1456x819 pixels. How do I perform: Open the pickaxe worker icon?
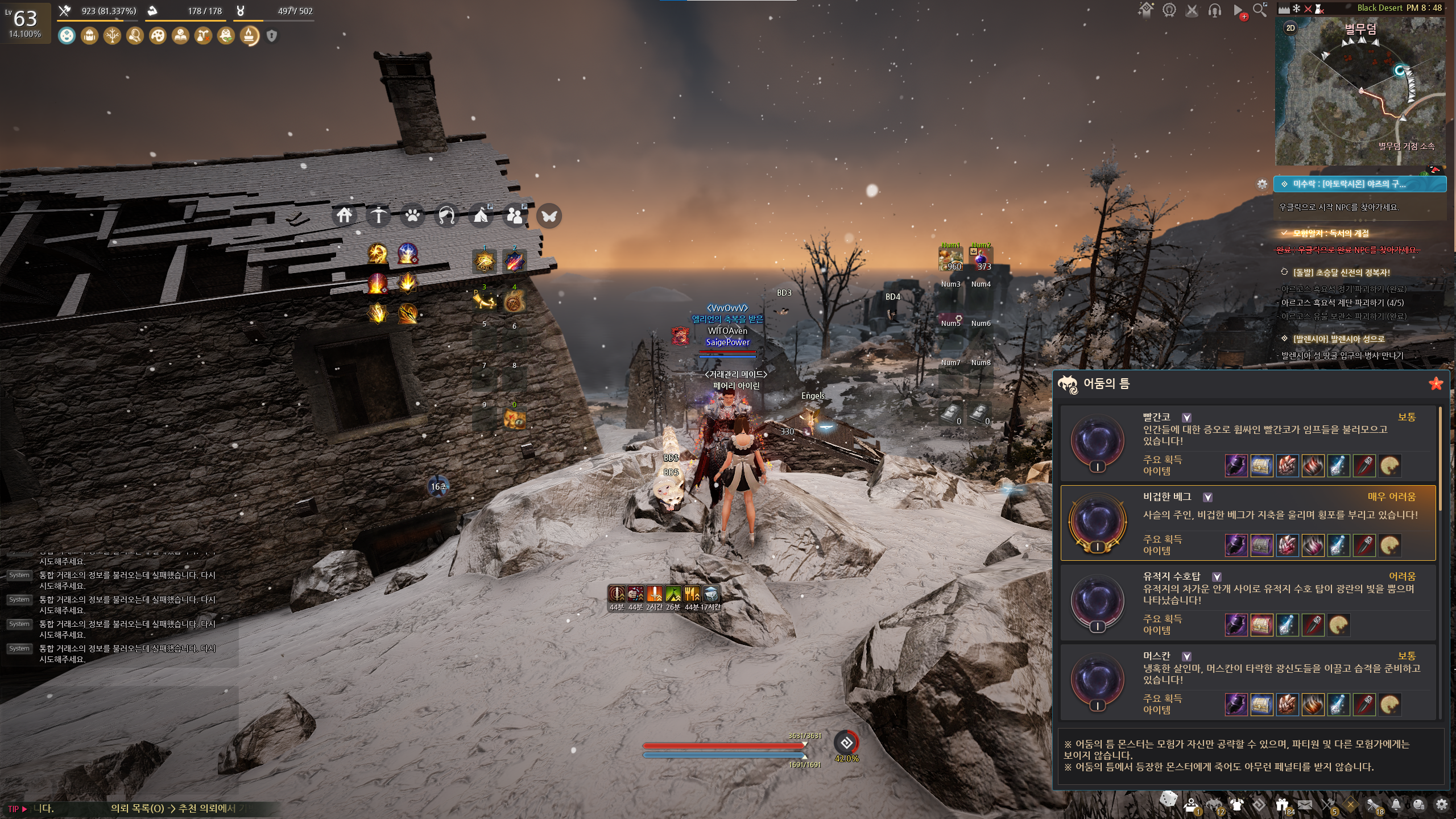pyautogui.click(x=378, y=216)
